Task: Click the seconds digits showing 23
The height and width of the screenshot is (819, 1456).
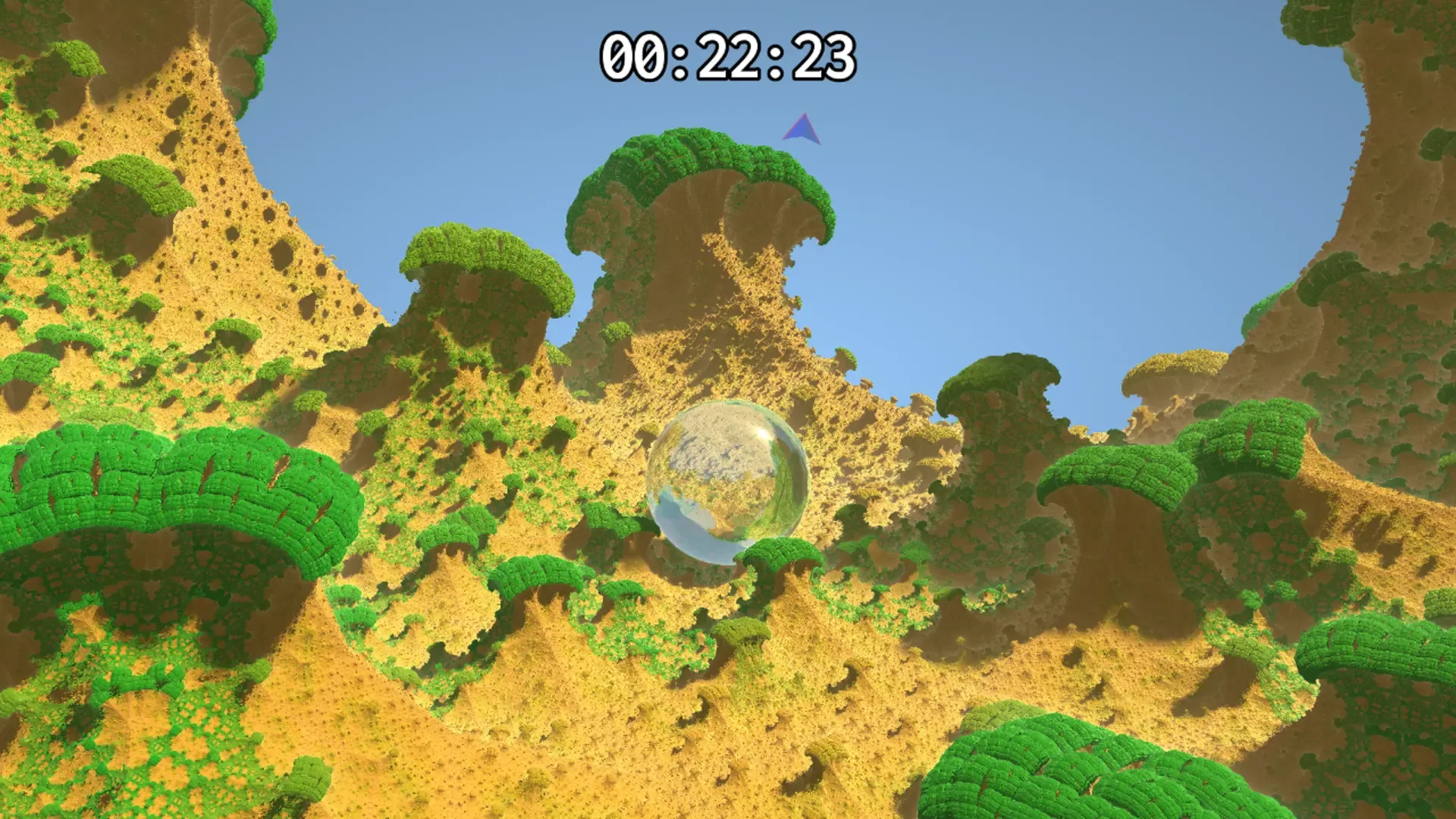Action: click(827, 57)
